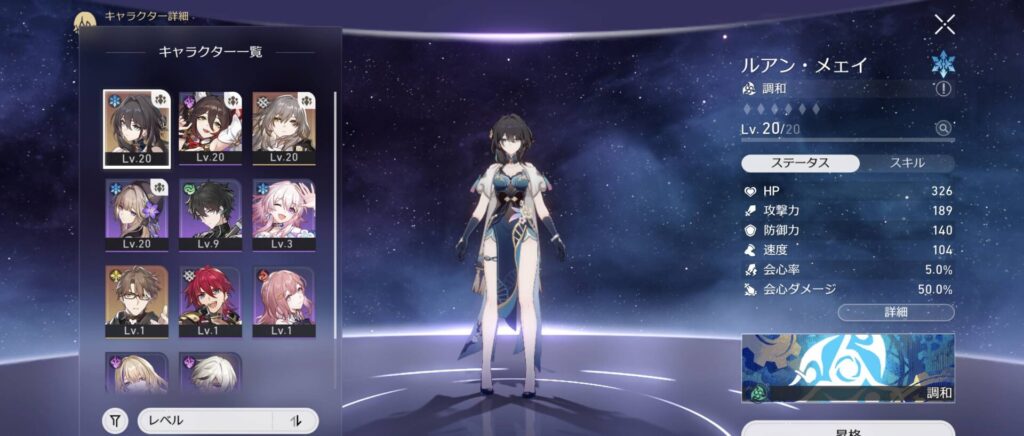Choose the red-haired Lv.1 character portrait

[x=211, y=302]
